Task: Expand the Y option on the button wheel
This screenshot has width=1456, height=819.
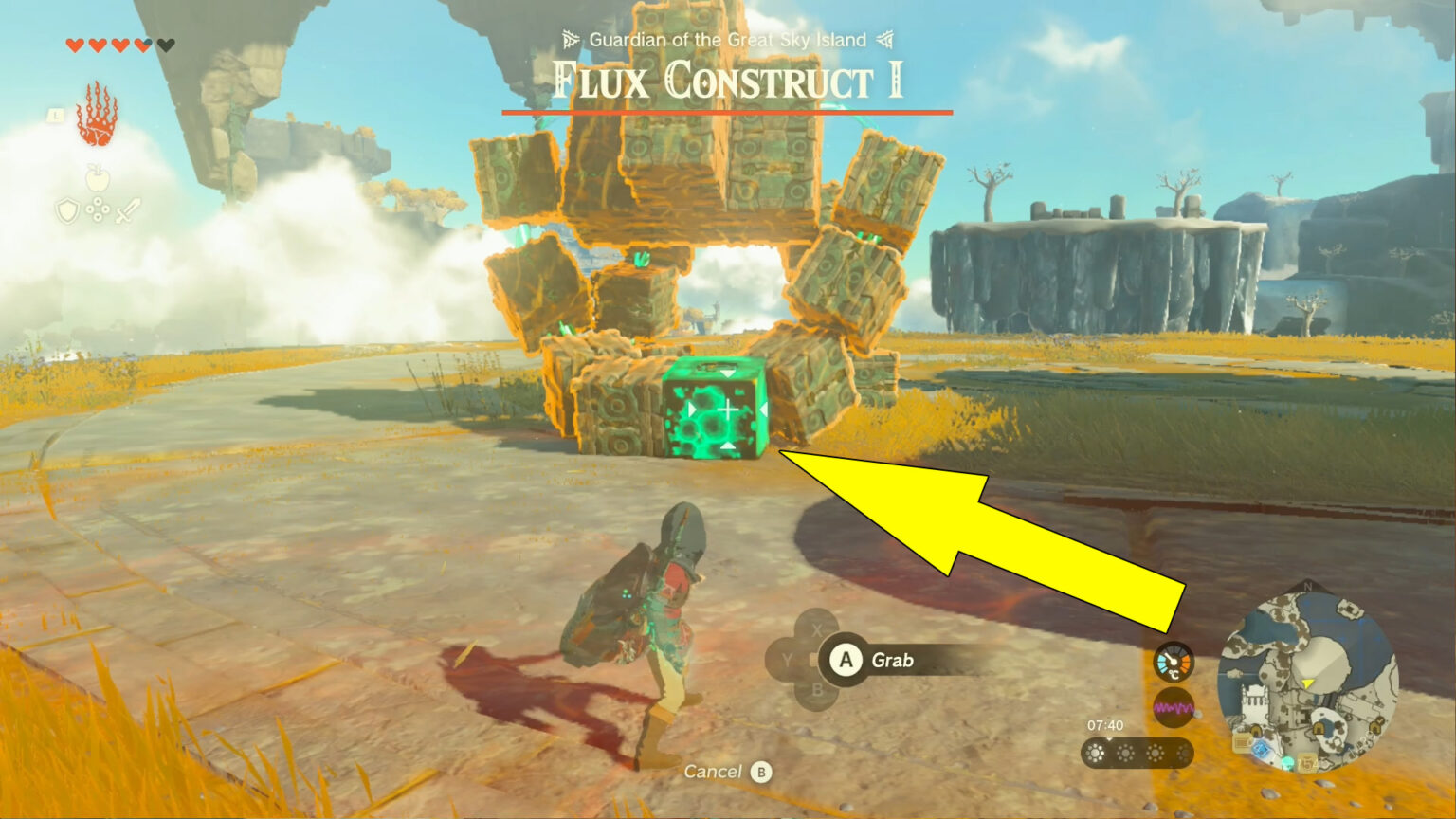Action: click(788, 660)
